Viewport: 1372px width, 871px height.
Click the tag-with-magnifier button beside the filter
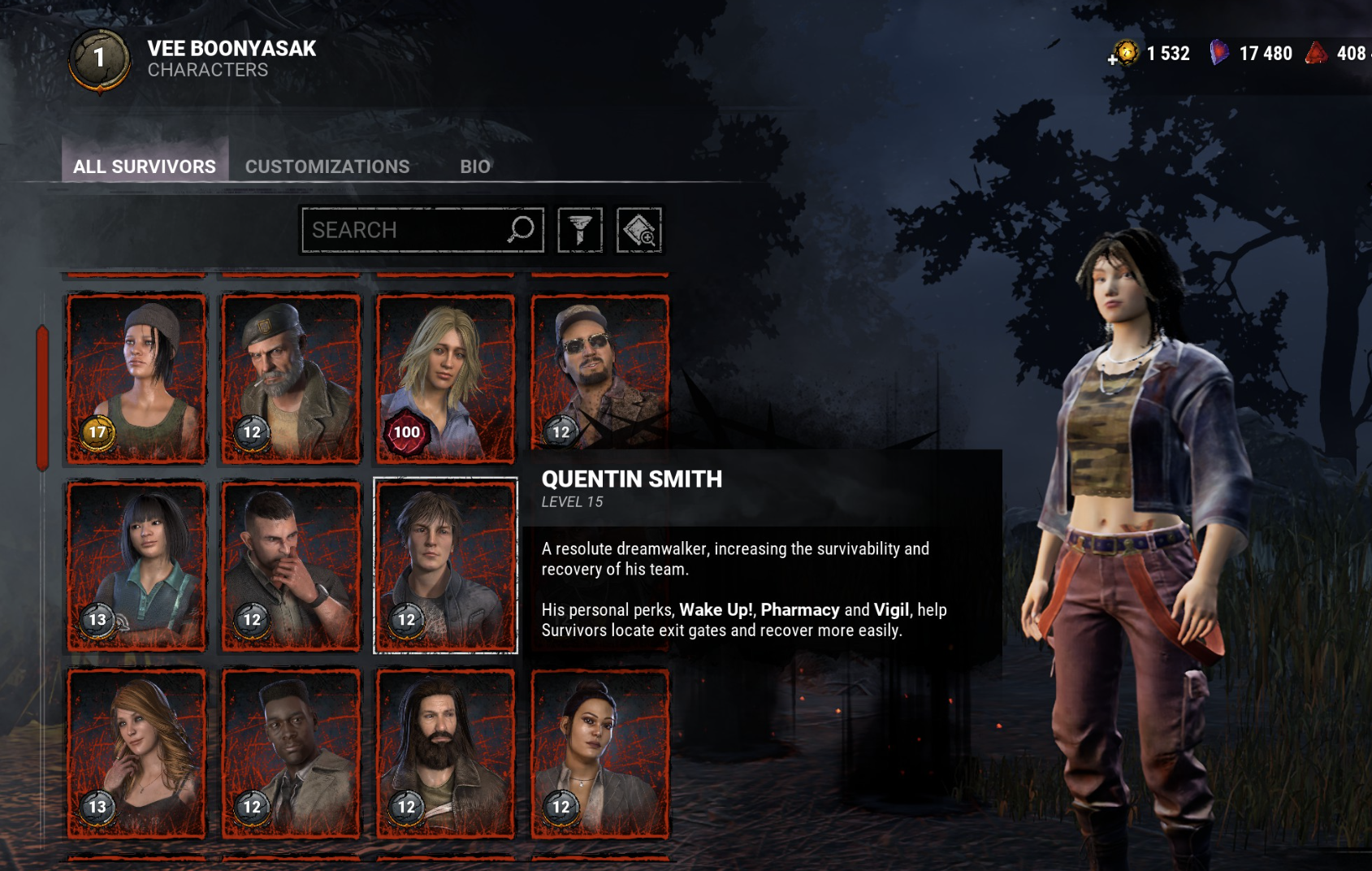click(639, 230)
